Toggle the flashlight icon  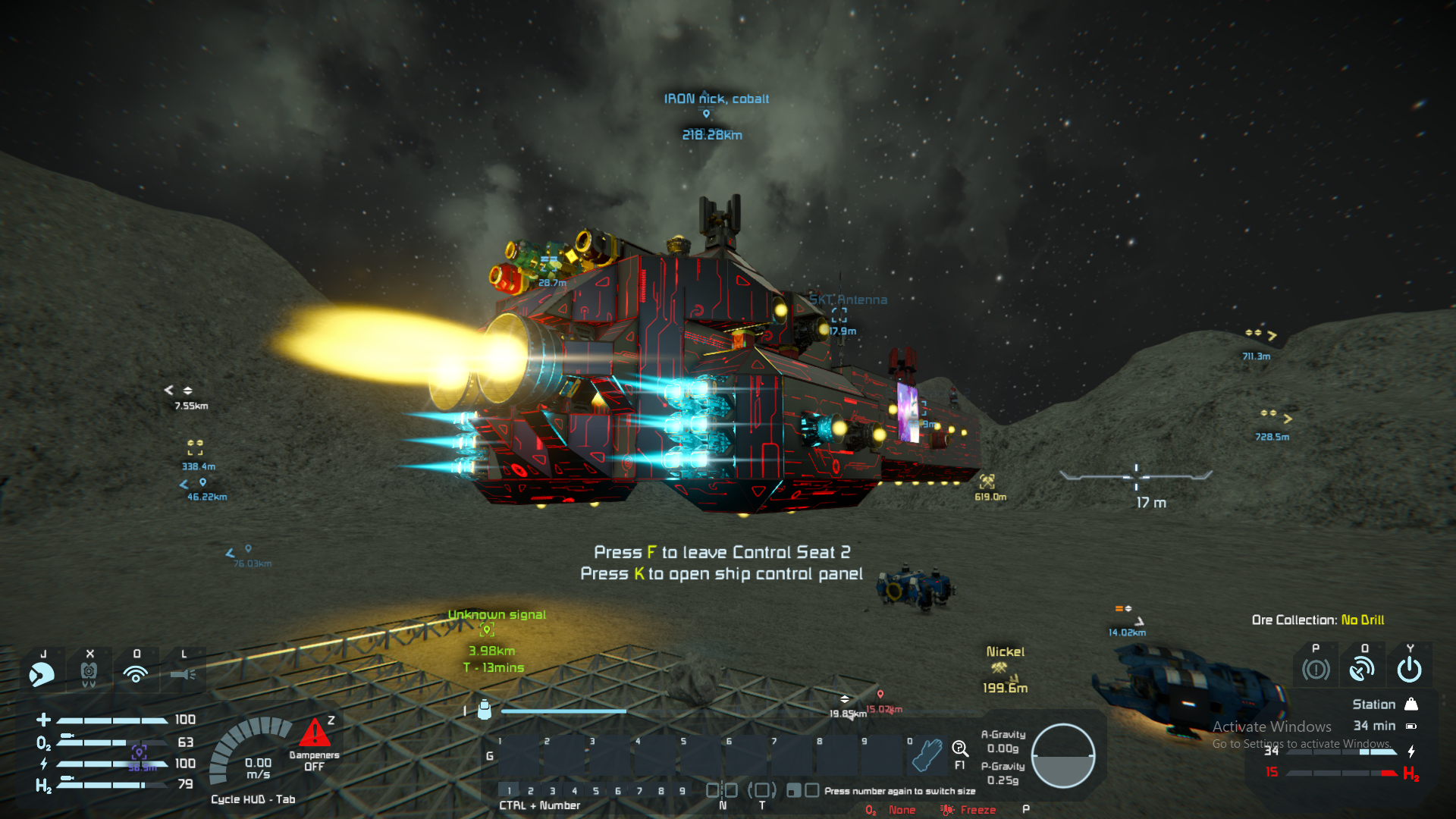coord(183,673)
